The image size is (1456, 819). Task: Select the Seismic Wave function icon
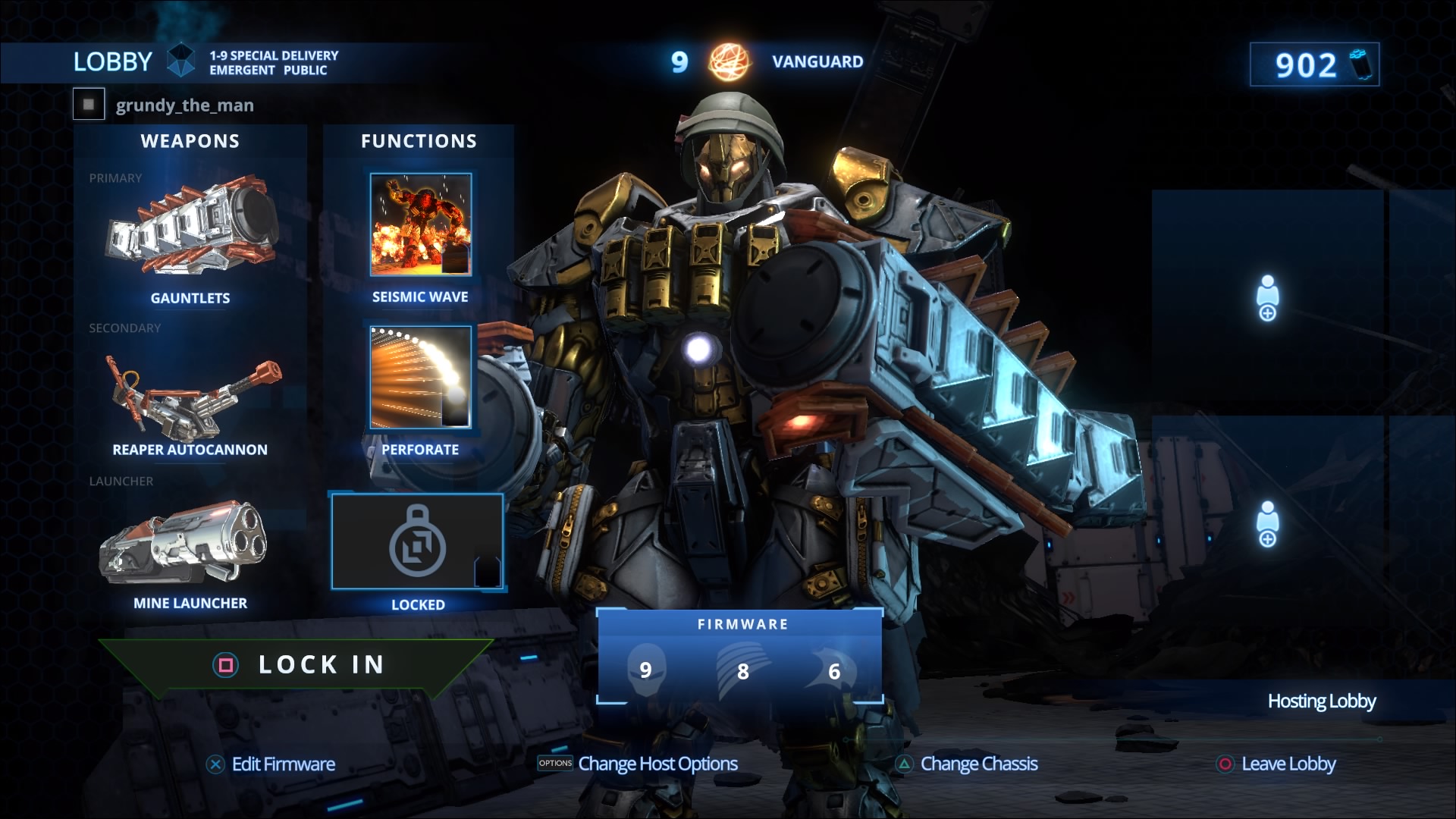[419, 226]
